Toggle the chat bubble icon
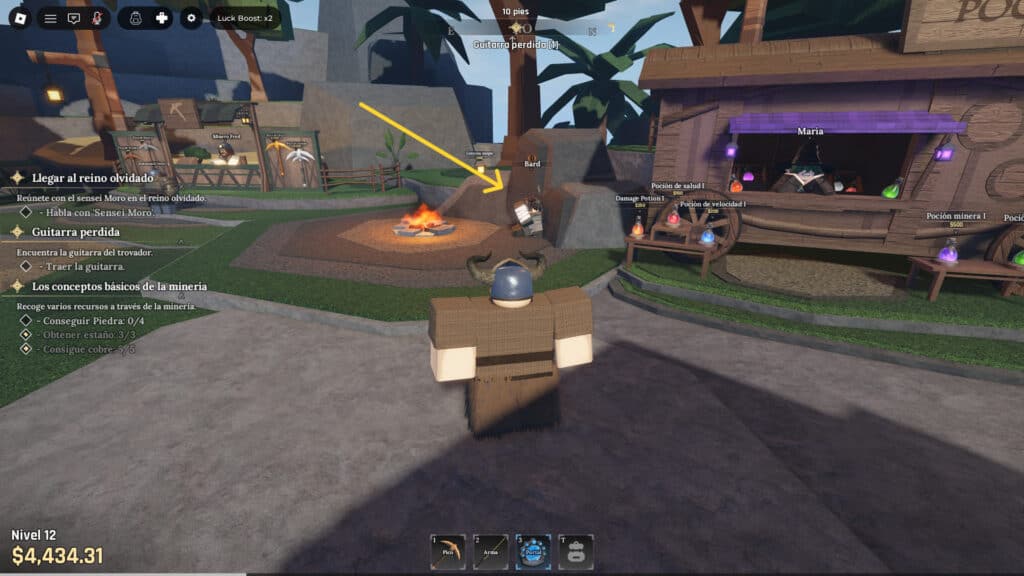Screen dimensions: 1024x576 (73, 18)
